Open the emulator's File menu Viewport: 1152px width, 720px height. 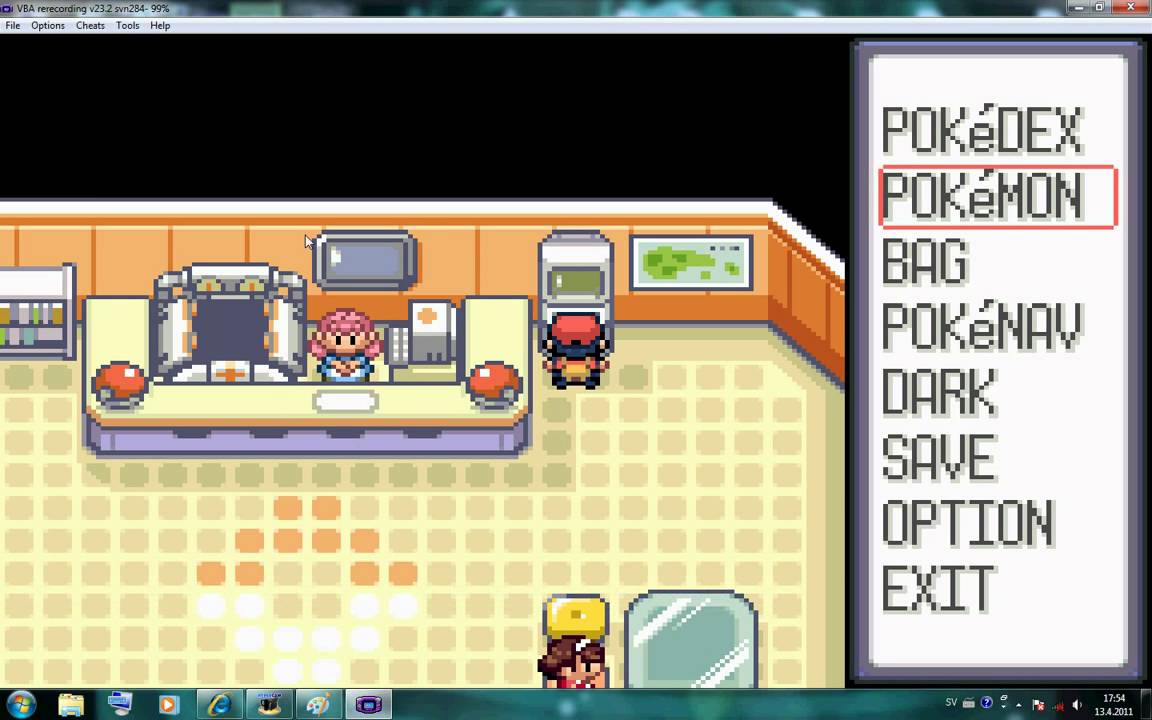point(13,26)
